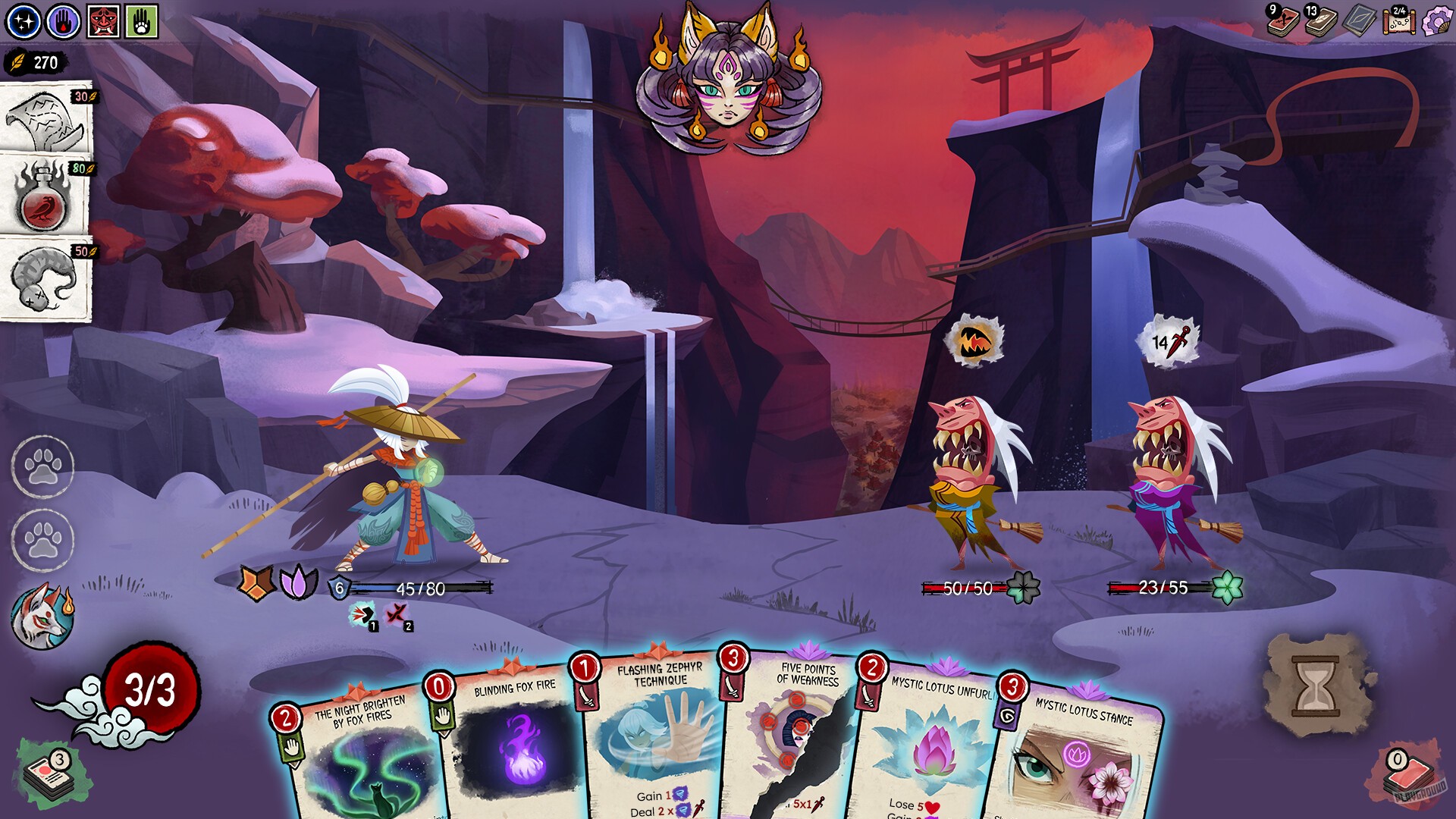Inspect the bleeding hand status icon
The height and width of the screenshot is (819, 1456).
(x=61, y=20)
